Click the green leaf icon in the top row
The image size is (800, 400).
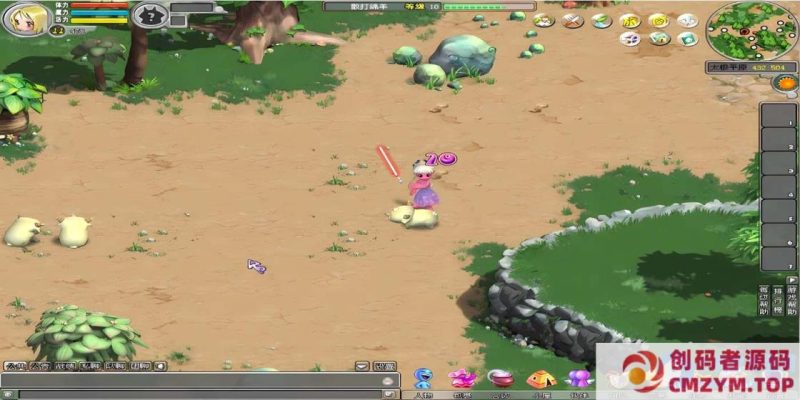click(x=600, y=19)
